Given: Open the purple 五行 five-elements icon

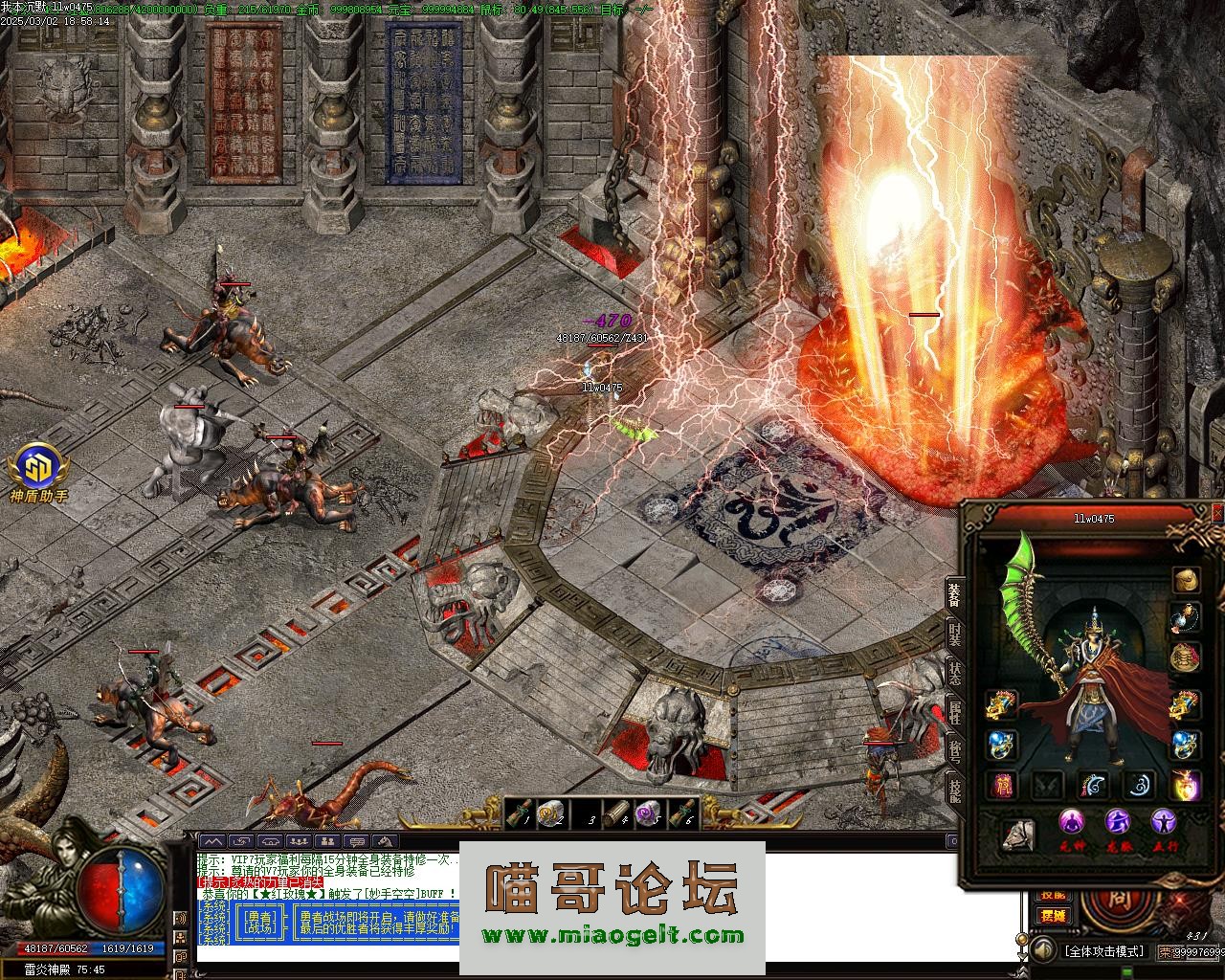Looking at the screenshot, I should point(1164,823).
